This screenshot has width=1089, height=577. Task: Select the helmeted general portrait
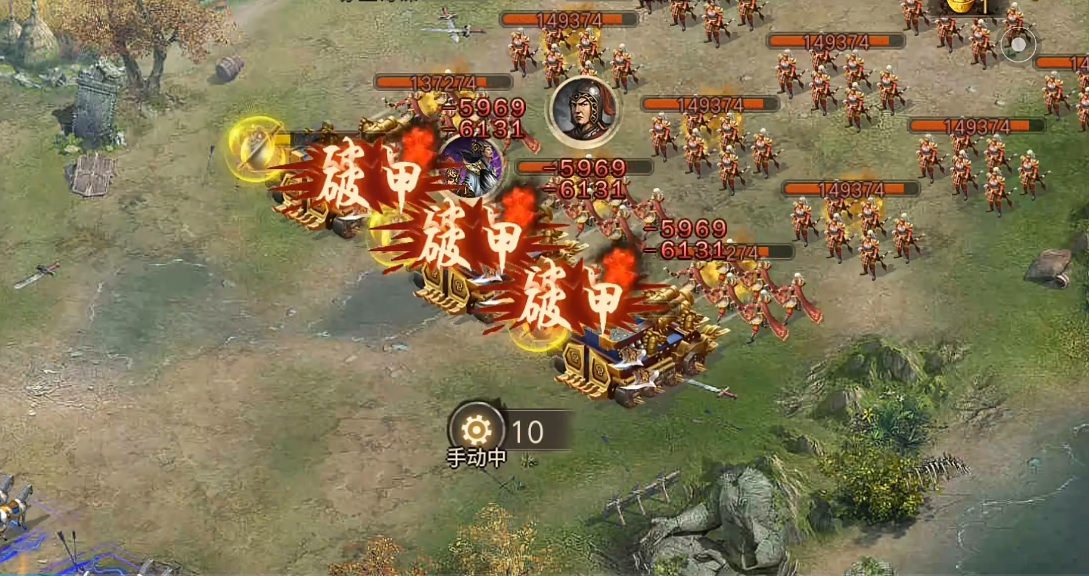pyautogui.click(x=582, y=108)
